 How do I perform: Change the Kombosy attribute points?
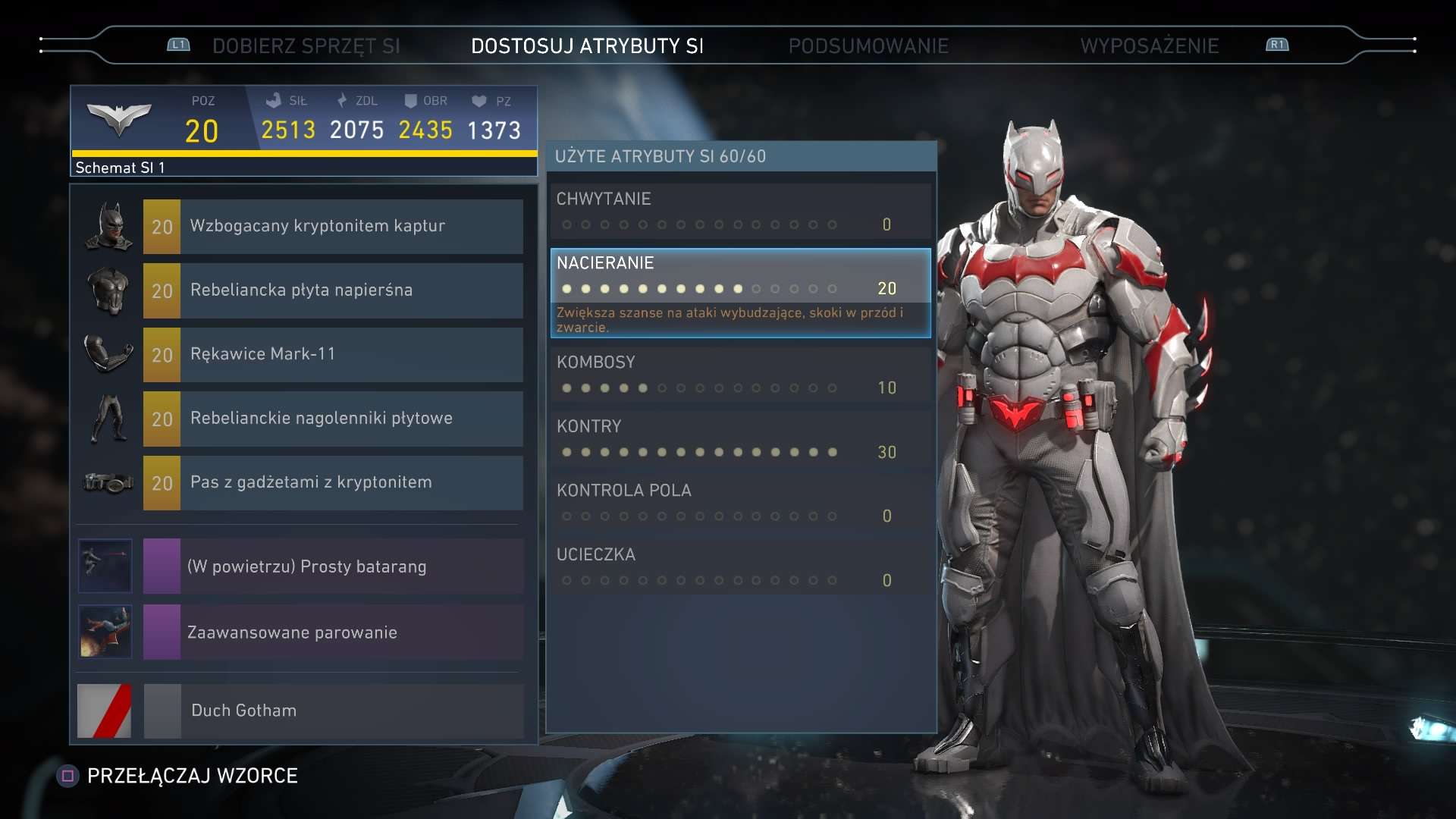(x=740, y=375)
